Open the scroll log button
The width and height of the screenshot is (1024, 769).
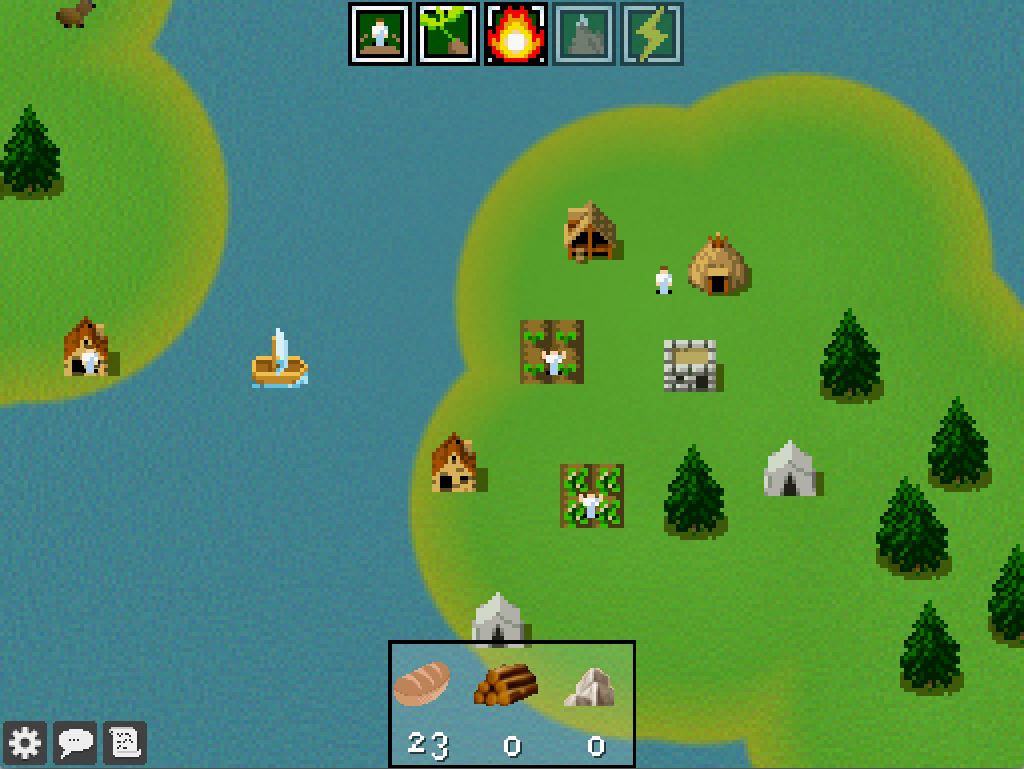pyautogui.click(x=126, y=743)
